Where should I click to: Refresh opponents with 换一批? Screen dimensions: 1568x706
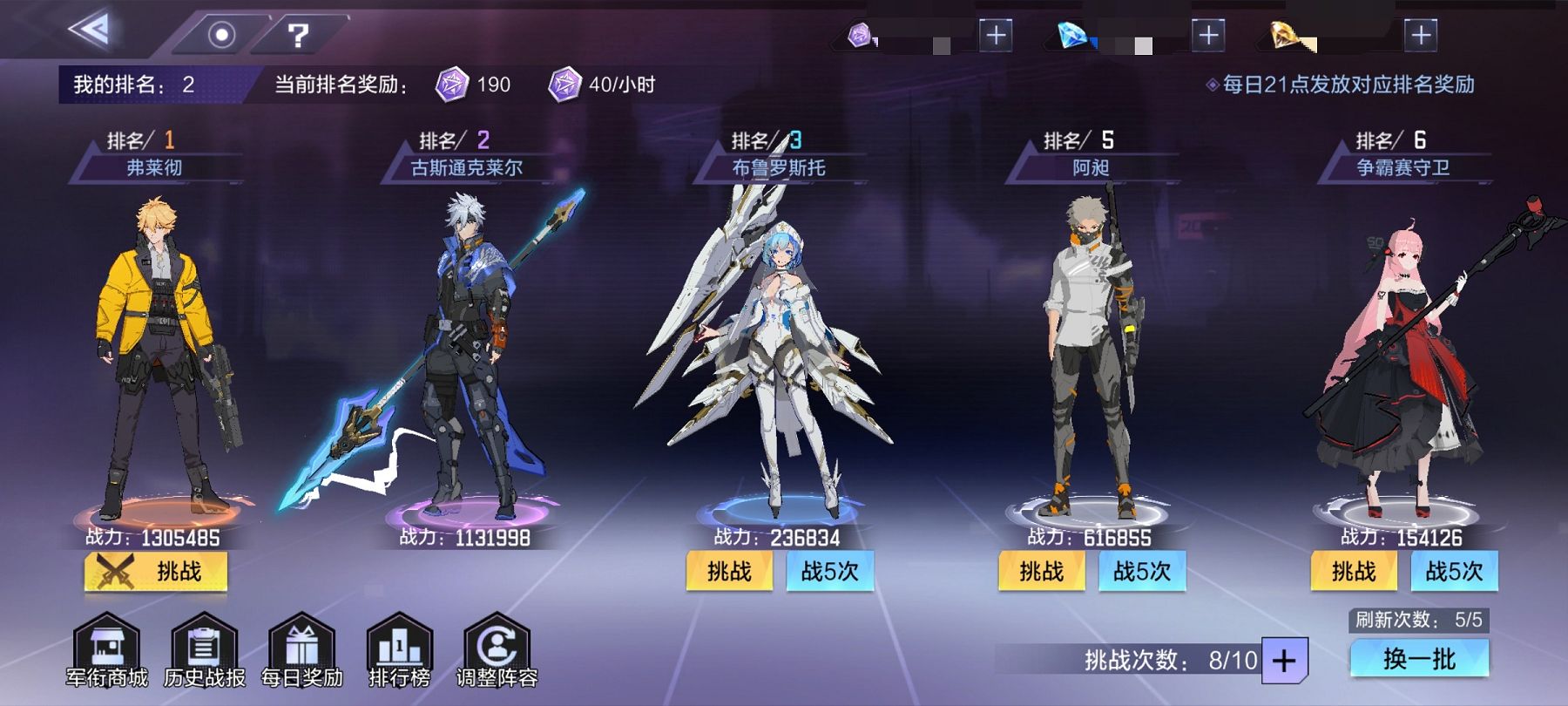pos(1419,659)
